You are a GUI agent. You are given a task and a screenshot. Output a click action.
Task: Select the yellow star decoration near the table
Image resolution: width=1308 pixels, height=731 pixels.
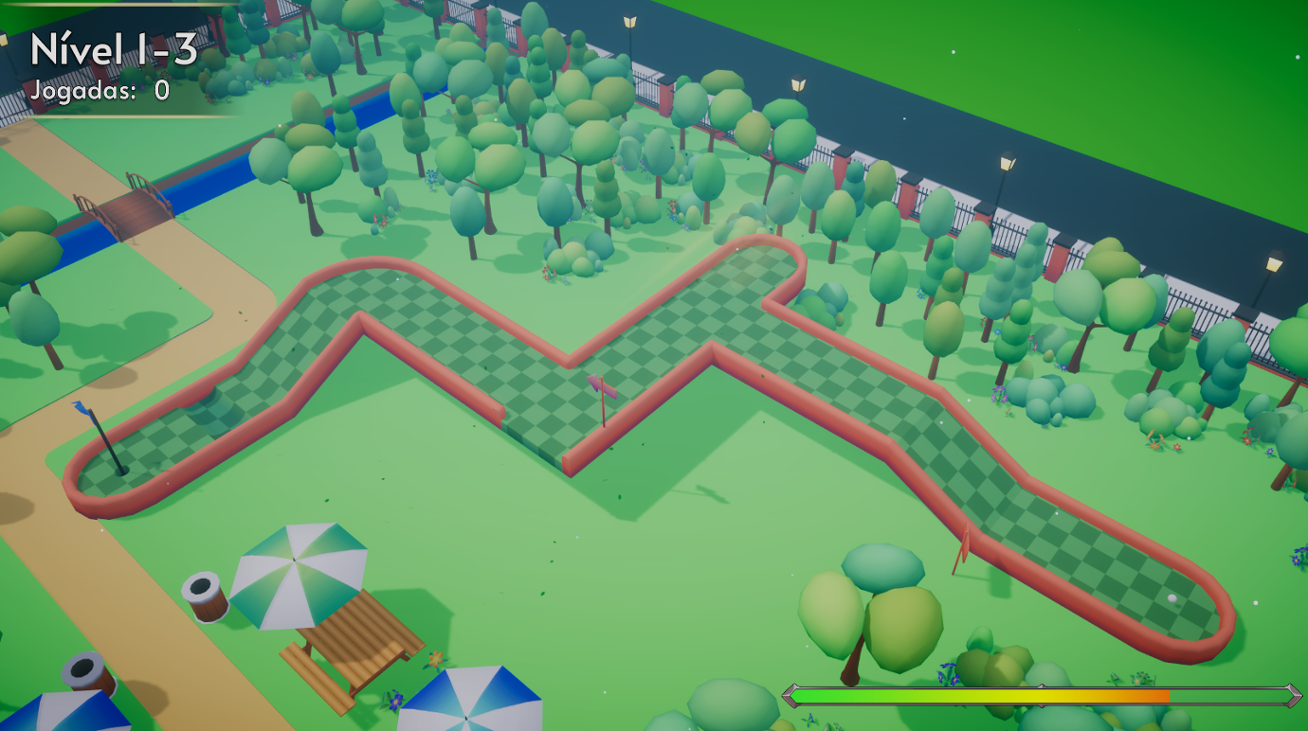(x=436, y=657)
